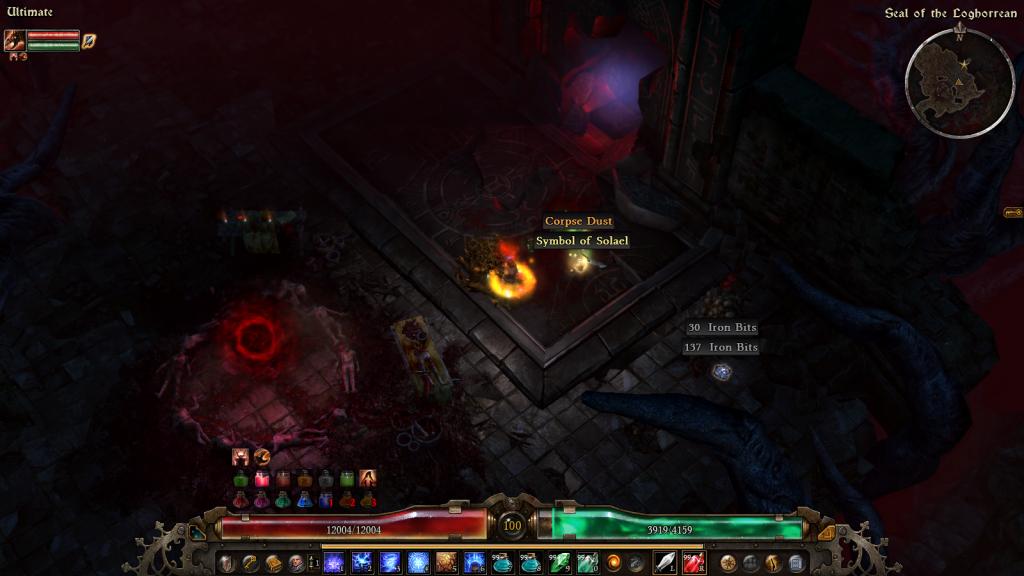Select the player character portrait
This screenshot has height=576, width=1024.
[15, 40]
